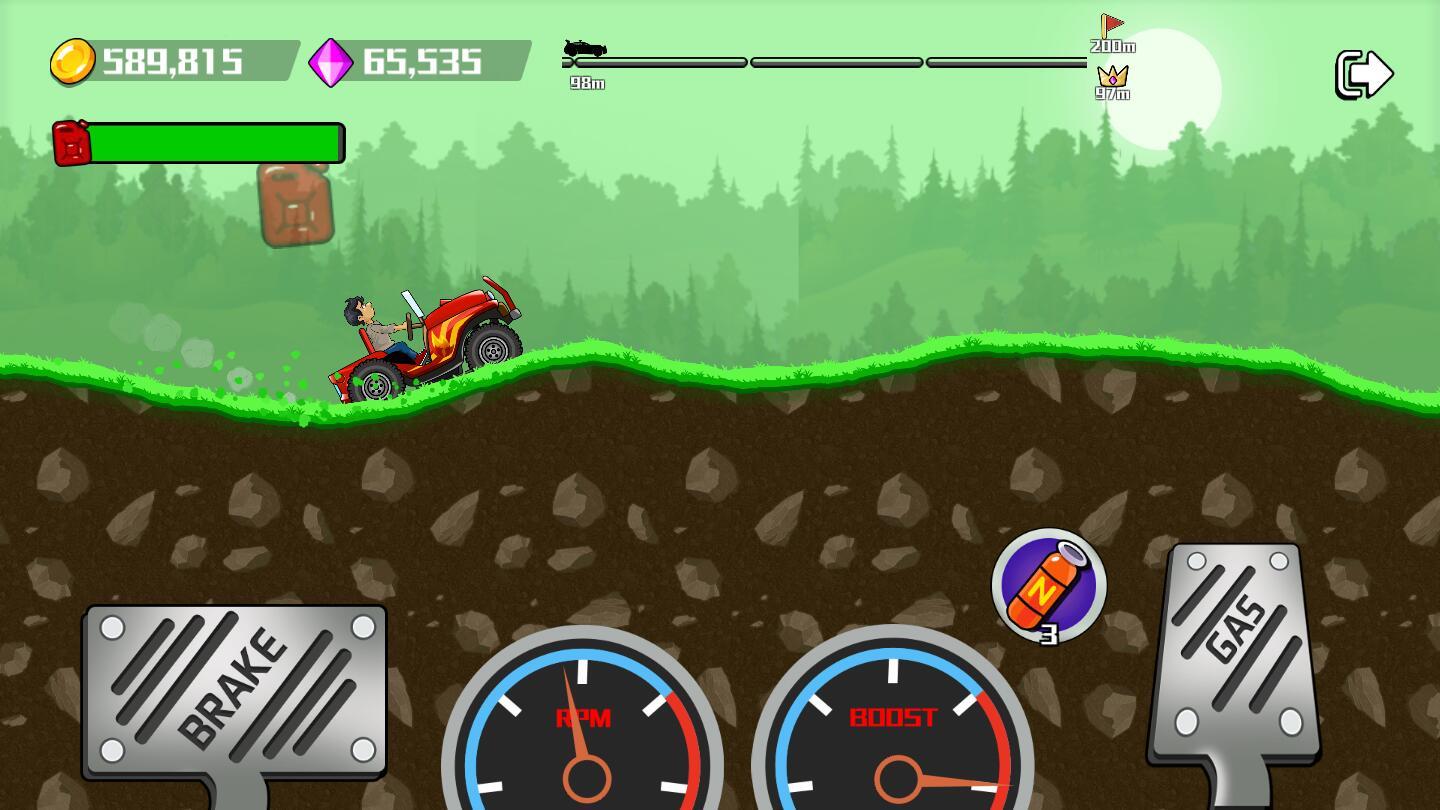Tap the Brake pedal

point(235,689)
